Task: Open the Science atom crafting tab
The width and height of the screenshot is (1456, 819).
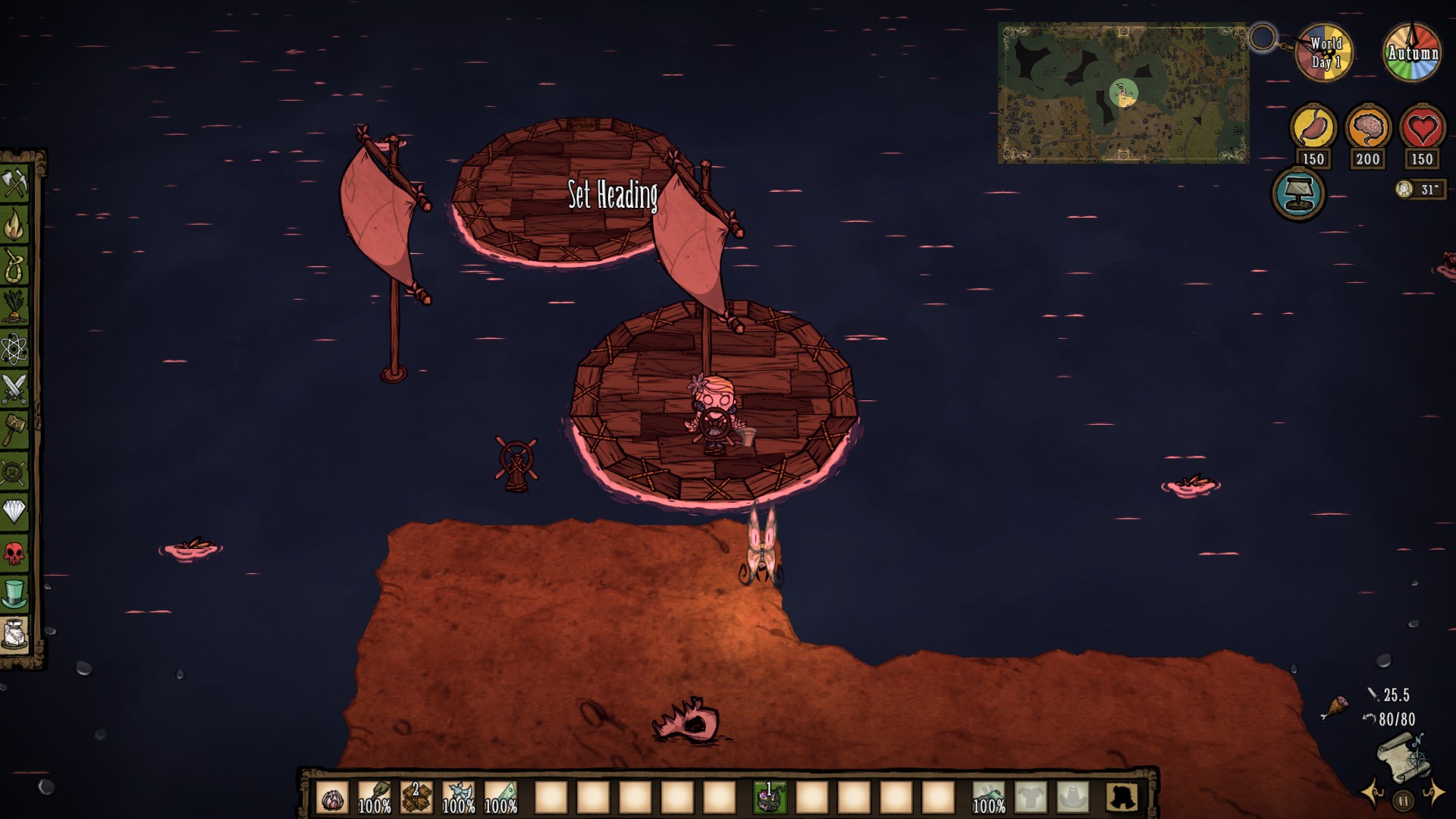Action: (x=14, y=348)
